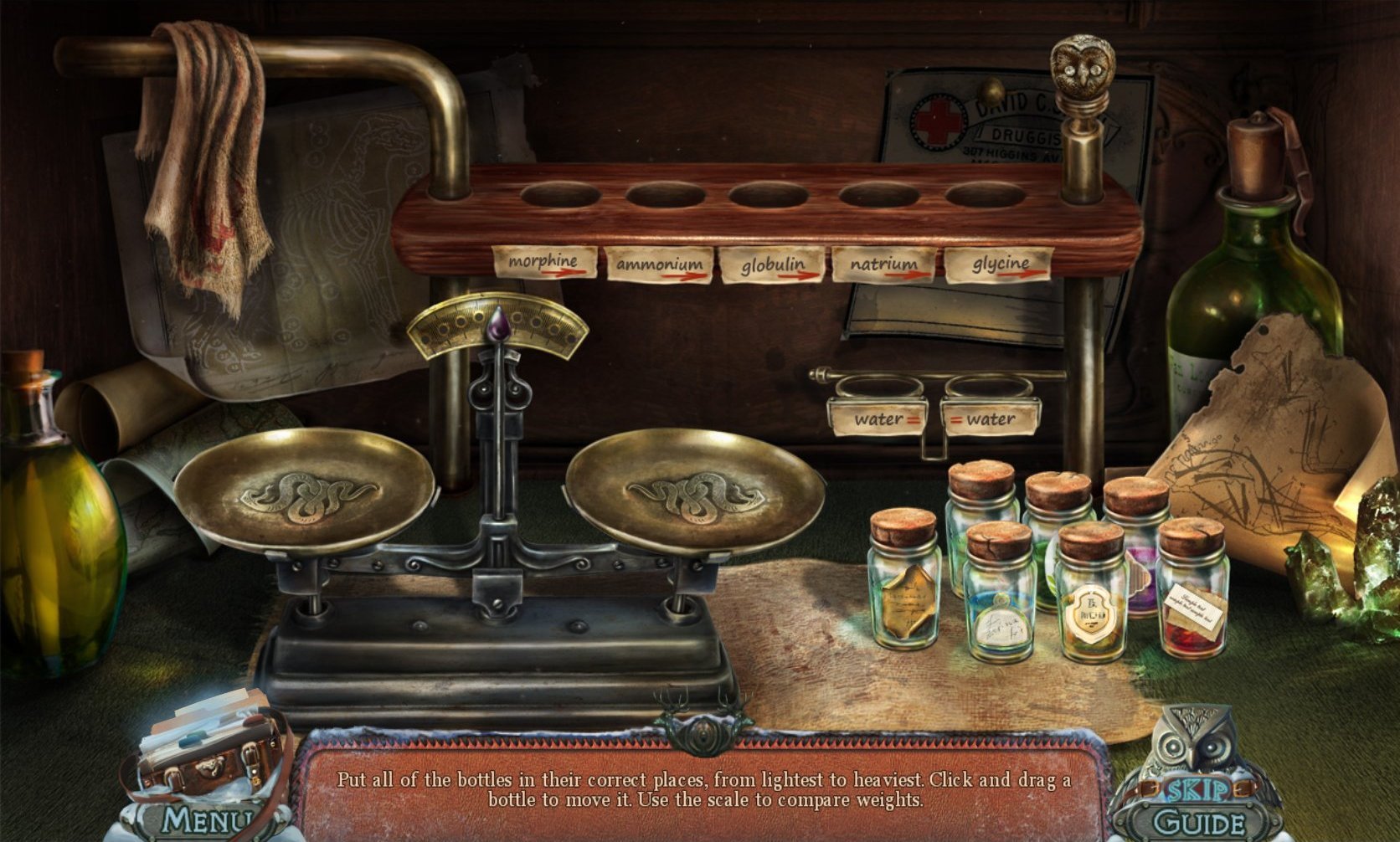Open the Menu button
This screenshot has height=842, width=1400.
(x=206, y=820)
